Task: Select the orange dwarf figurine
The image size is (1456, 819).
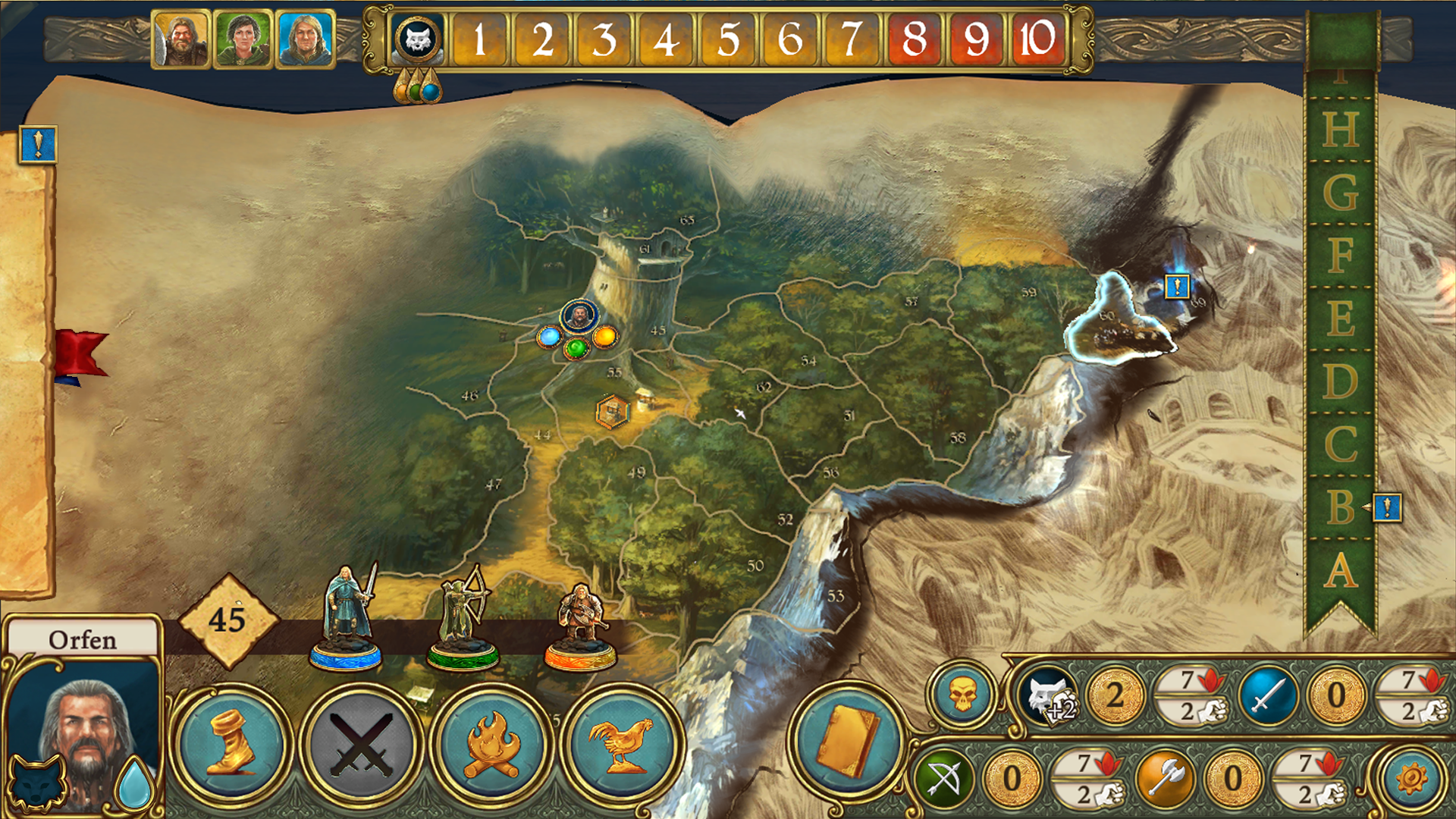Action: 581,626
